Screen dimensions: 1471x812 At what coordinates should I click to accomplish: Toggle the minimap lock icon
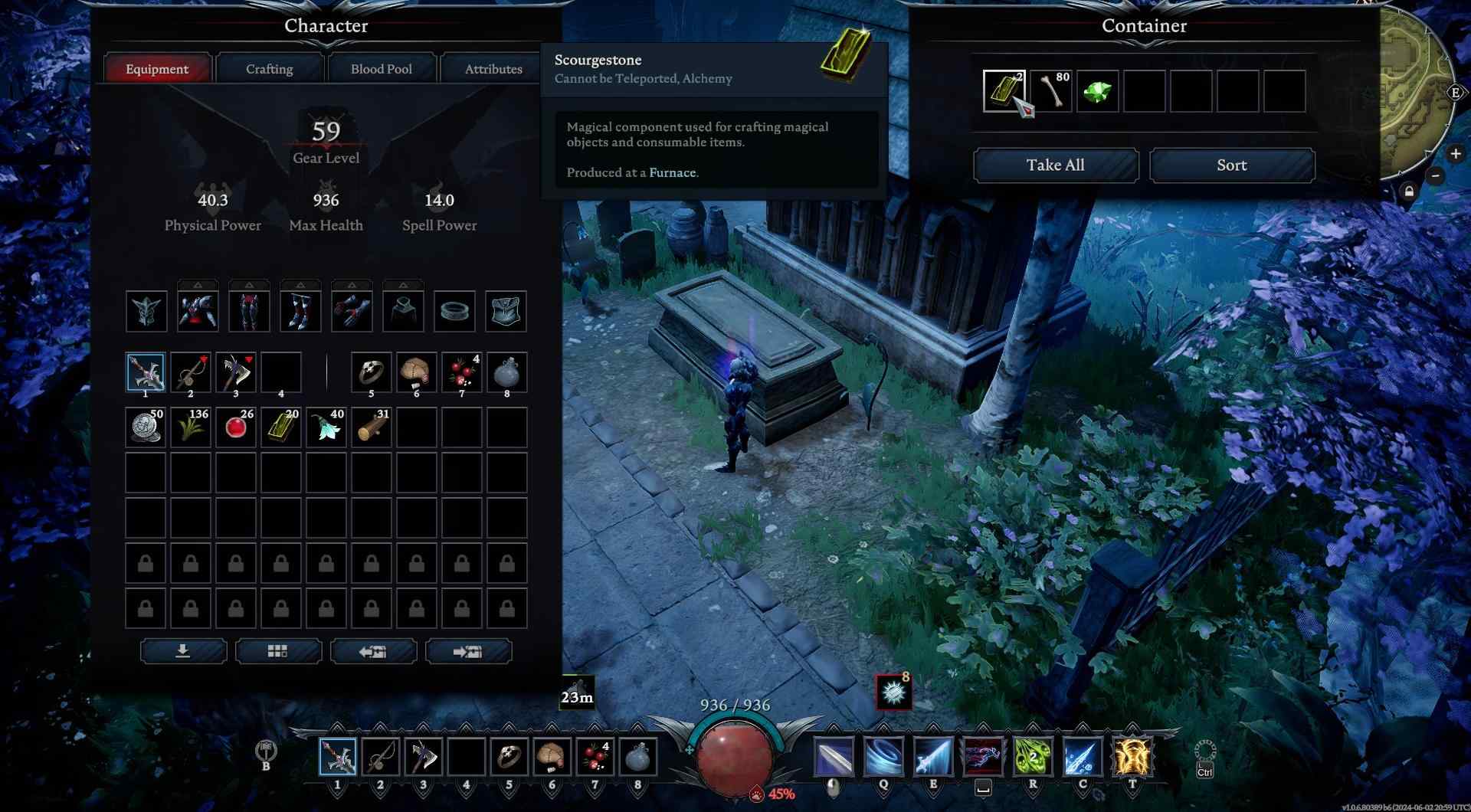[1409, 192]
